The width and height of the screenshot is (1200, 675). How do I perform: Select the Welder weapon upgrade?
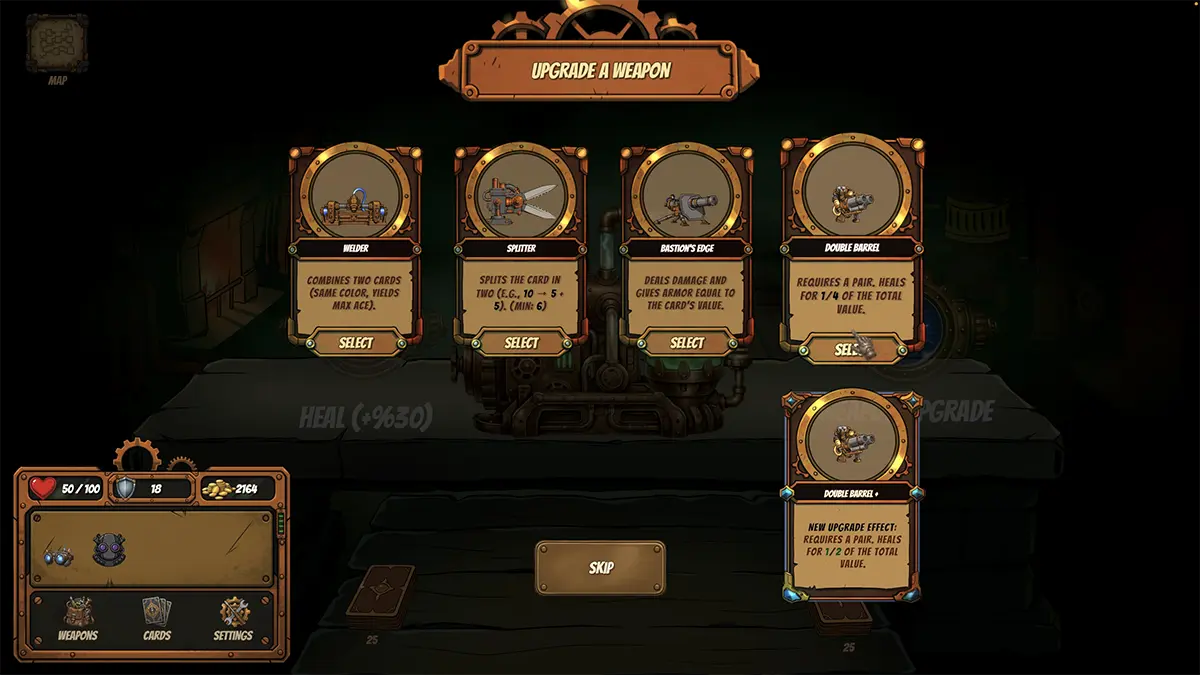tap(356, 343)
